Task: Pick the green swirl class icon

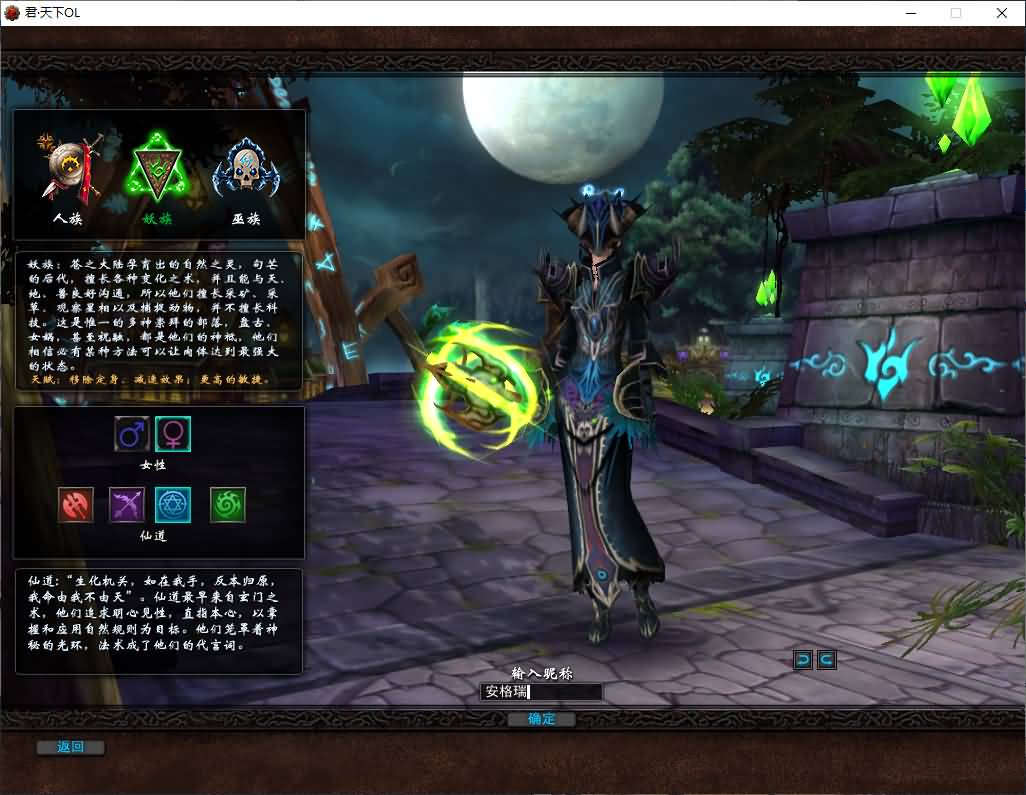Action: click(x=228, y=505)
